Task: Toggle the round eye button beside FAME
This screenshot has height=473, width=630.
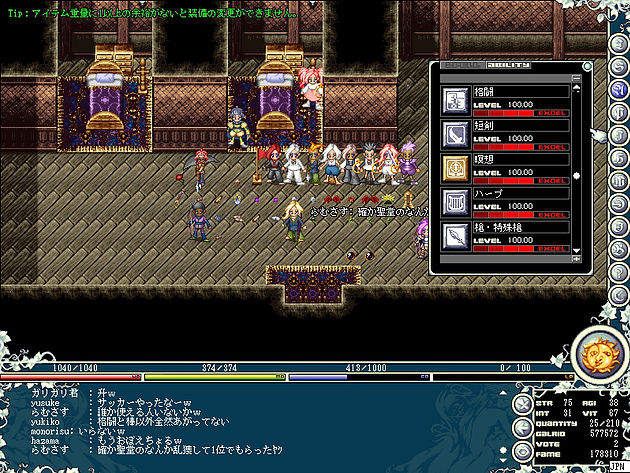Action: click(x=522, y=453)
